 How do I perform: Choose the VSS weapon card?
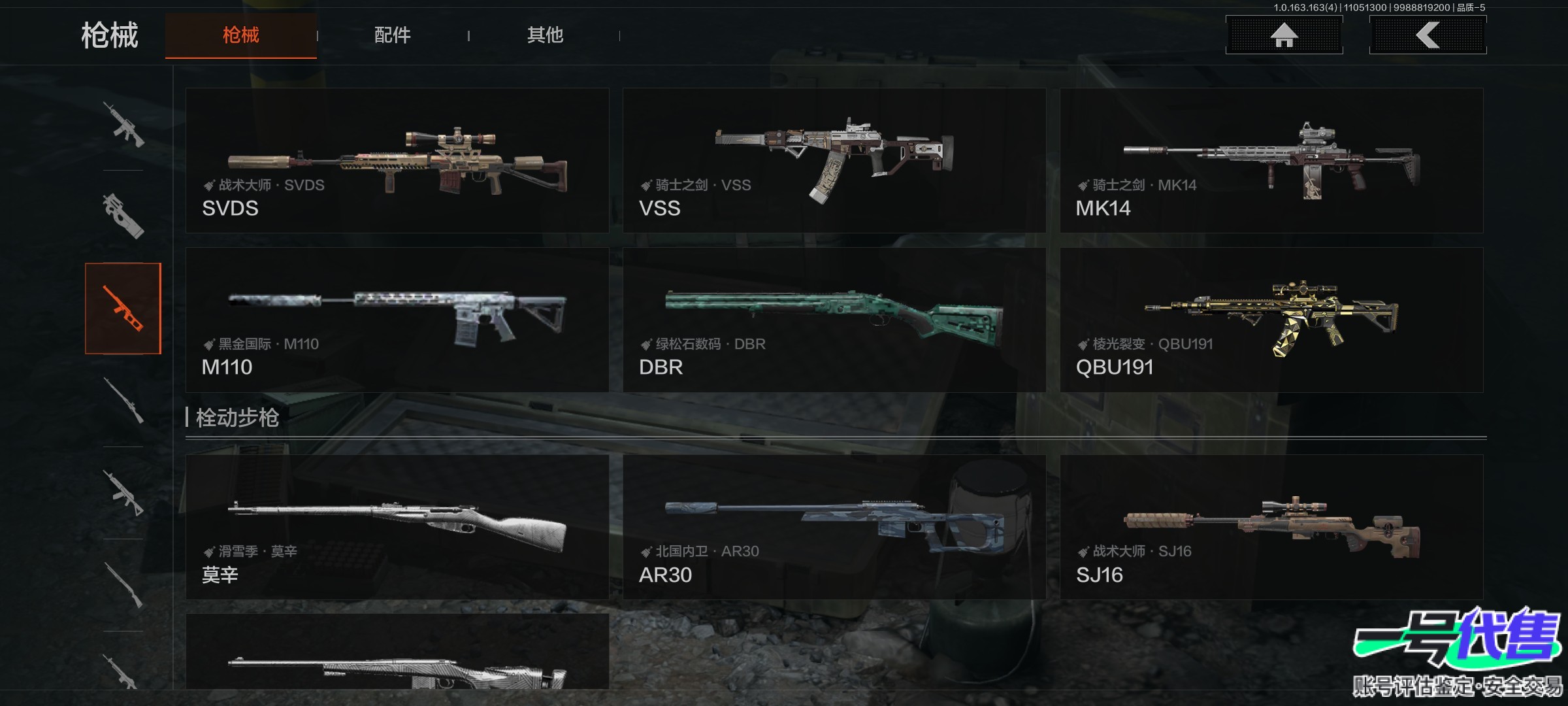[834, 161]
